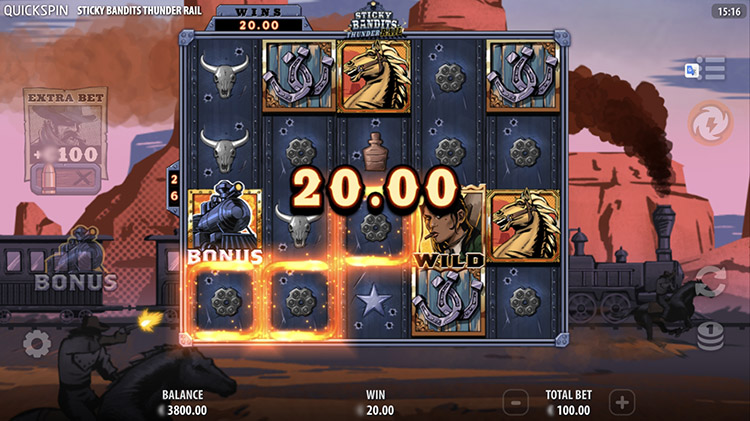Activate the lightning bolt turbo spin button
The height and width of the screenshot is (421, 750).
[709, 123]
